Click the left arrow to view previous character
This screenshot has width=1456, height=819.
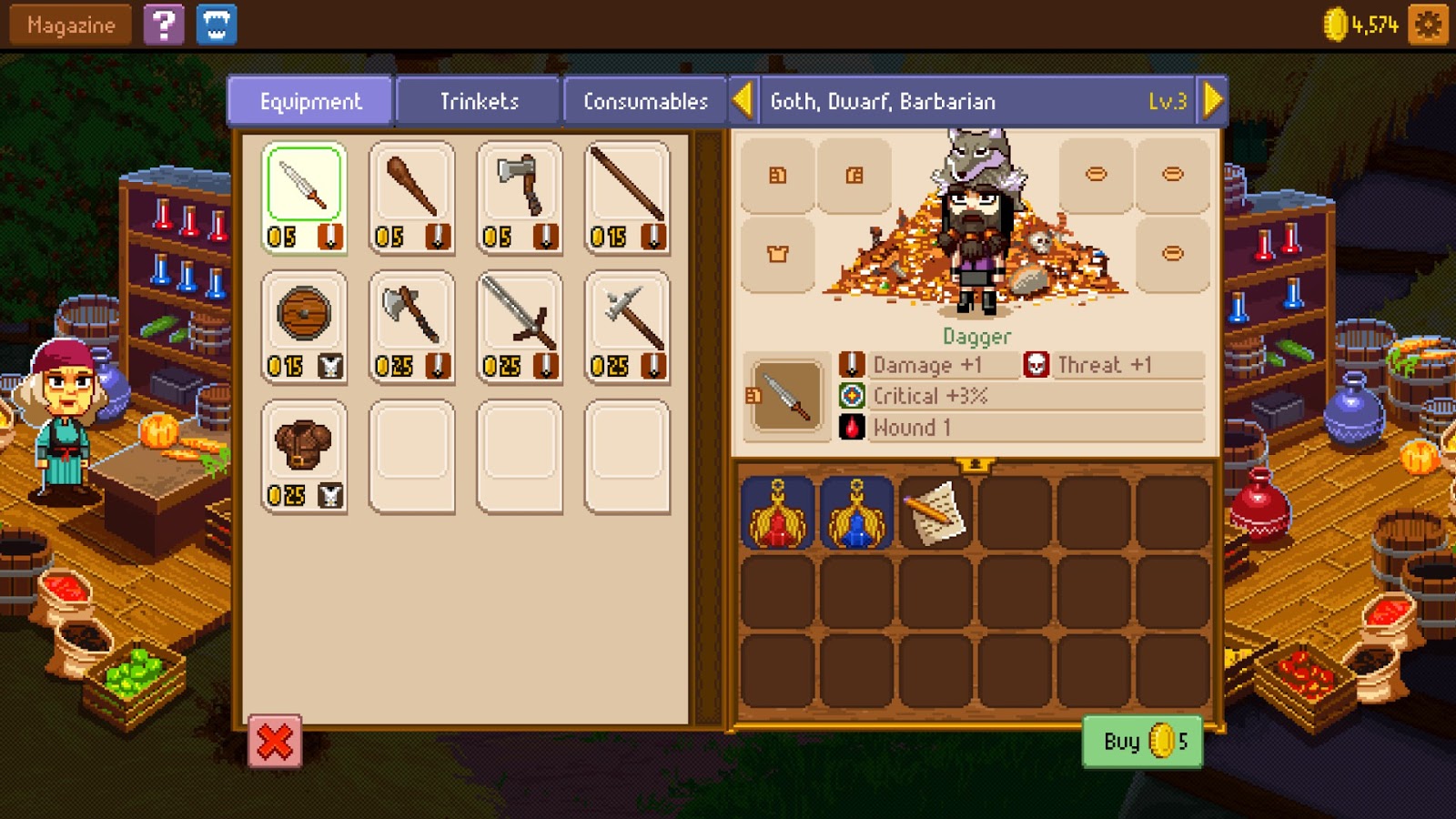pos(743,100)
